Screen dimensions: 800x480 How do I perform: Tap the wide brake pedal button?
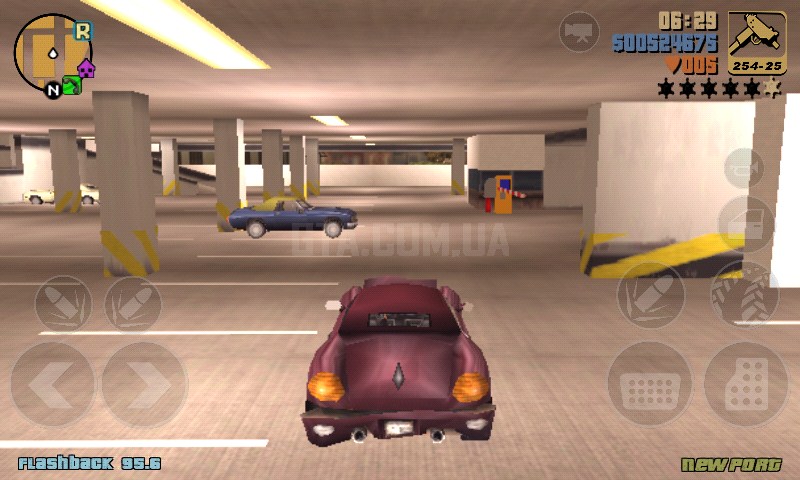tap(649, 385)
